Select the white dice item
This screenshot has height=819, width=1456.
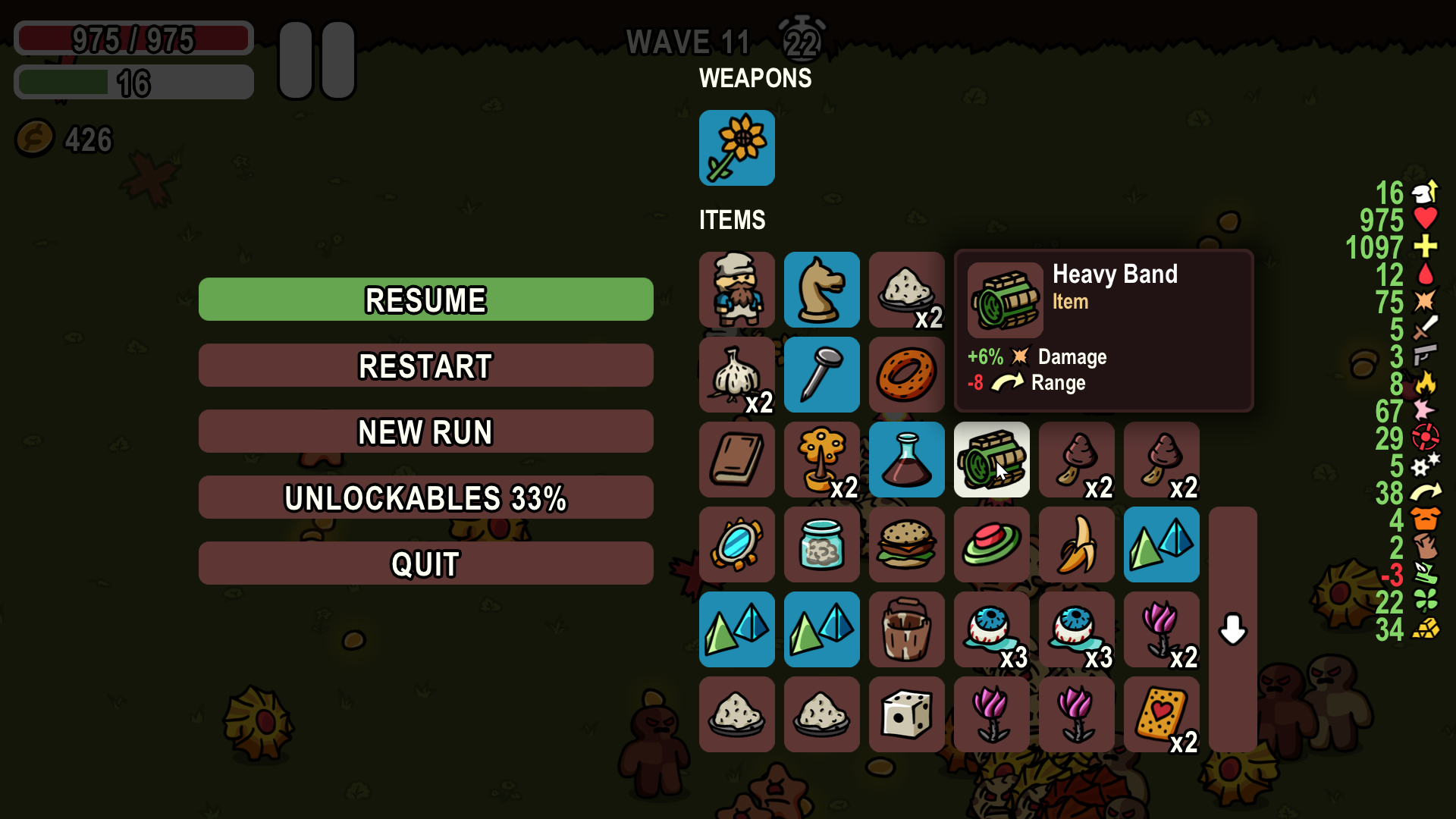pyautogui.click(x=906, y=714)
